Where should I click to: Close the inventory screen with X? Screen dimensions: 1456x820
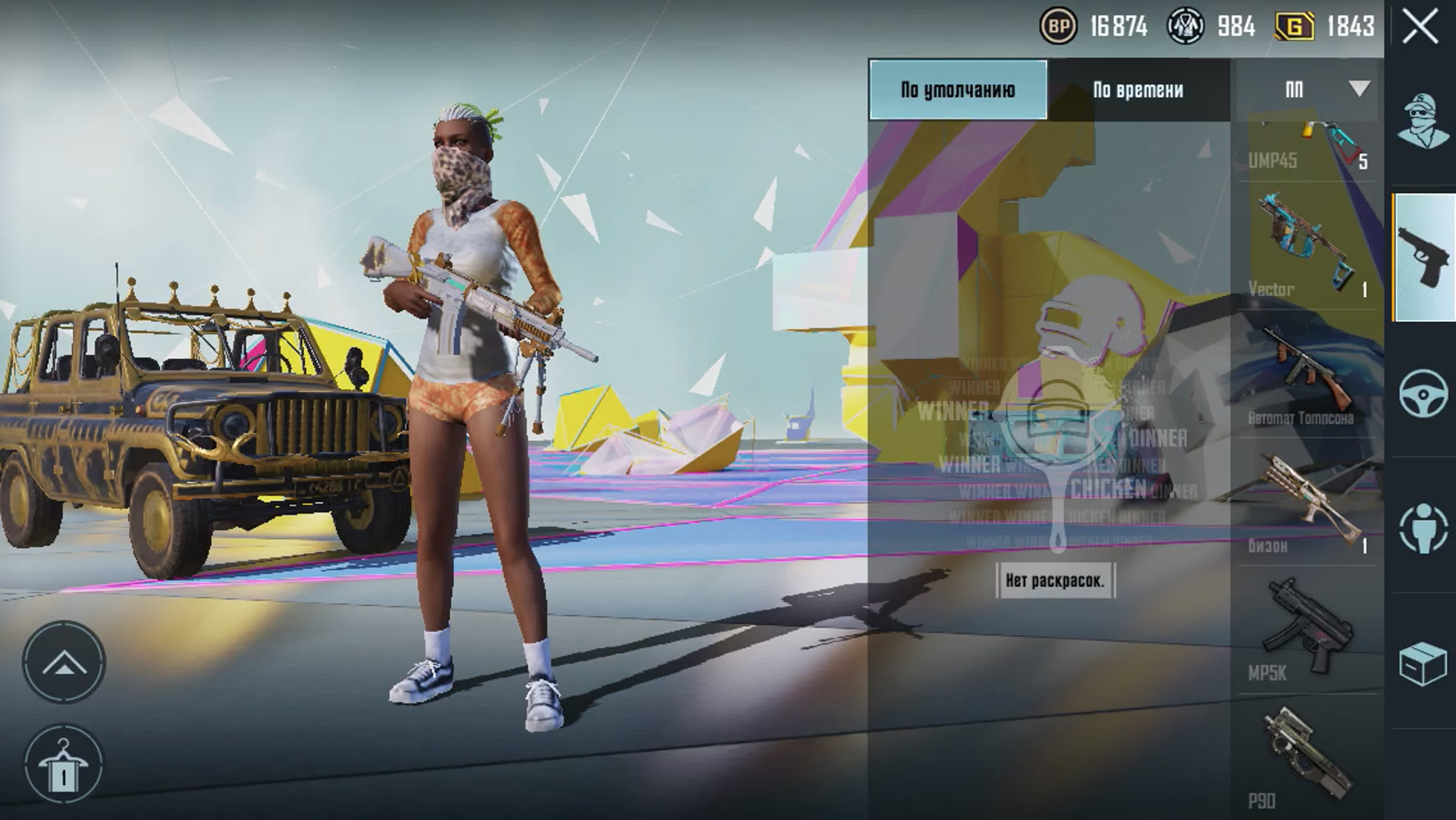[1419, 27]
